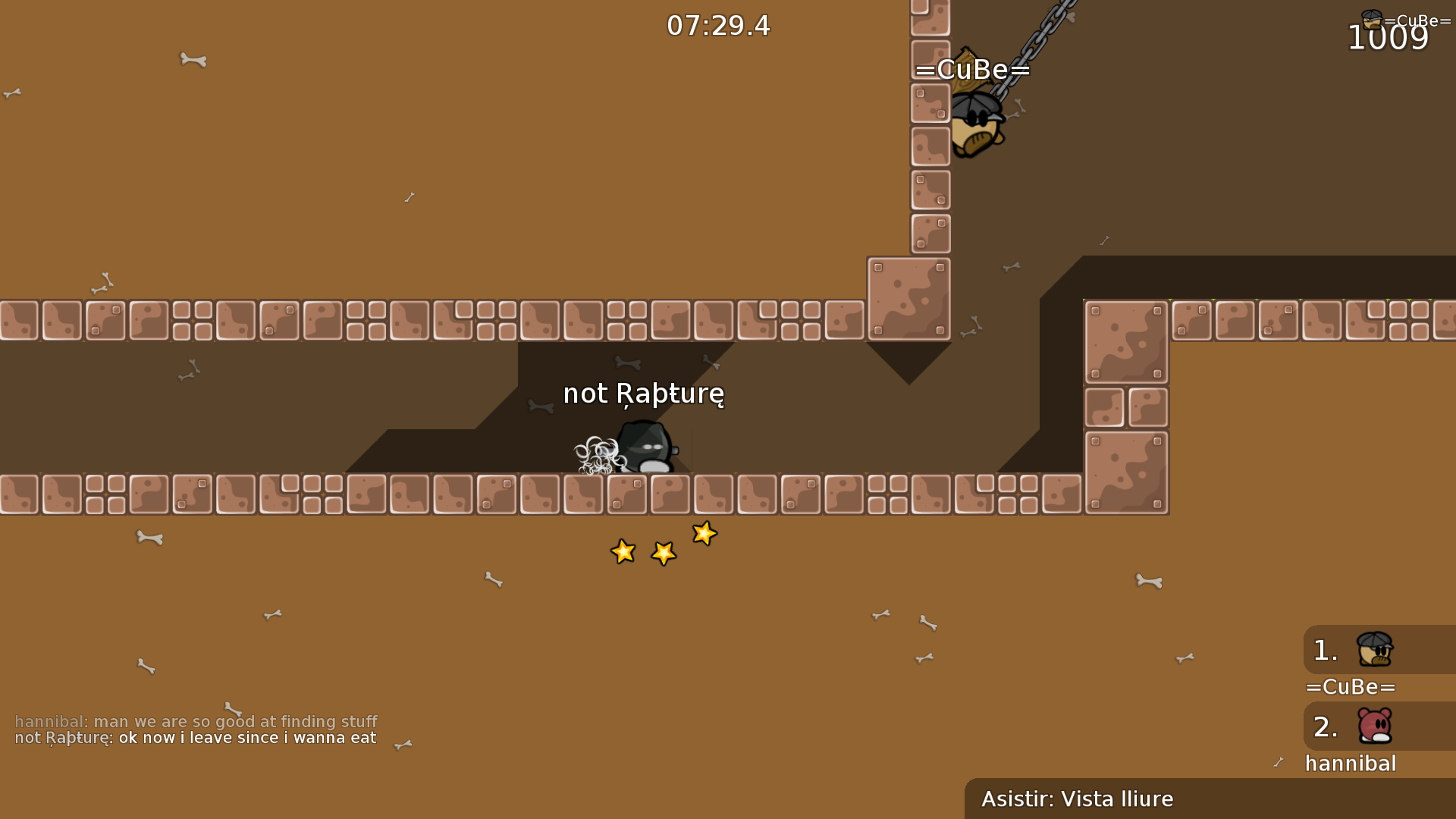Click the match timer showing 07:29.4
1456x819 pixels.
pyautogui.click(x=718, y=25)
